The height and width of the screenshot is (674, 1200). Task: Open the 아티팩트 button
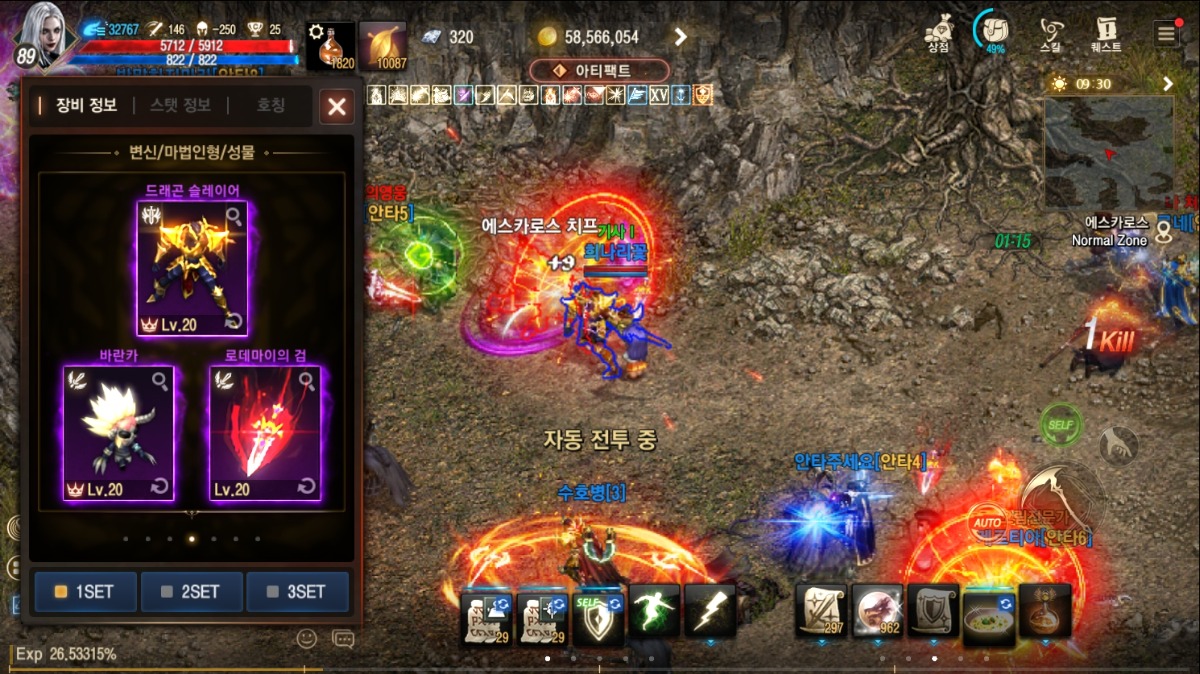point(599,71)
